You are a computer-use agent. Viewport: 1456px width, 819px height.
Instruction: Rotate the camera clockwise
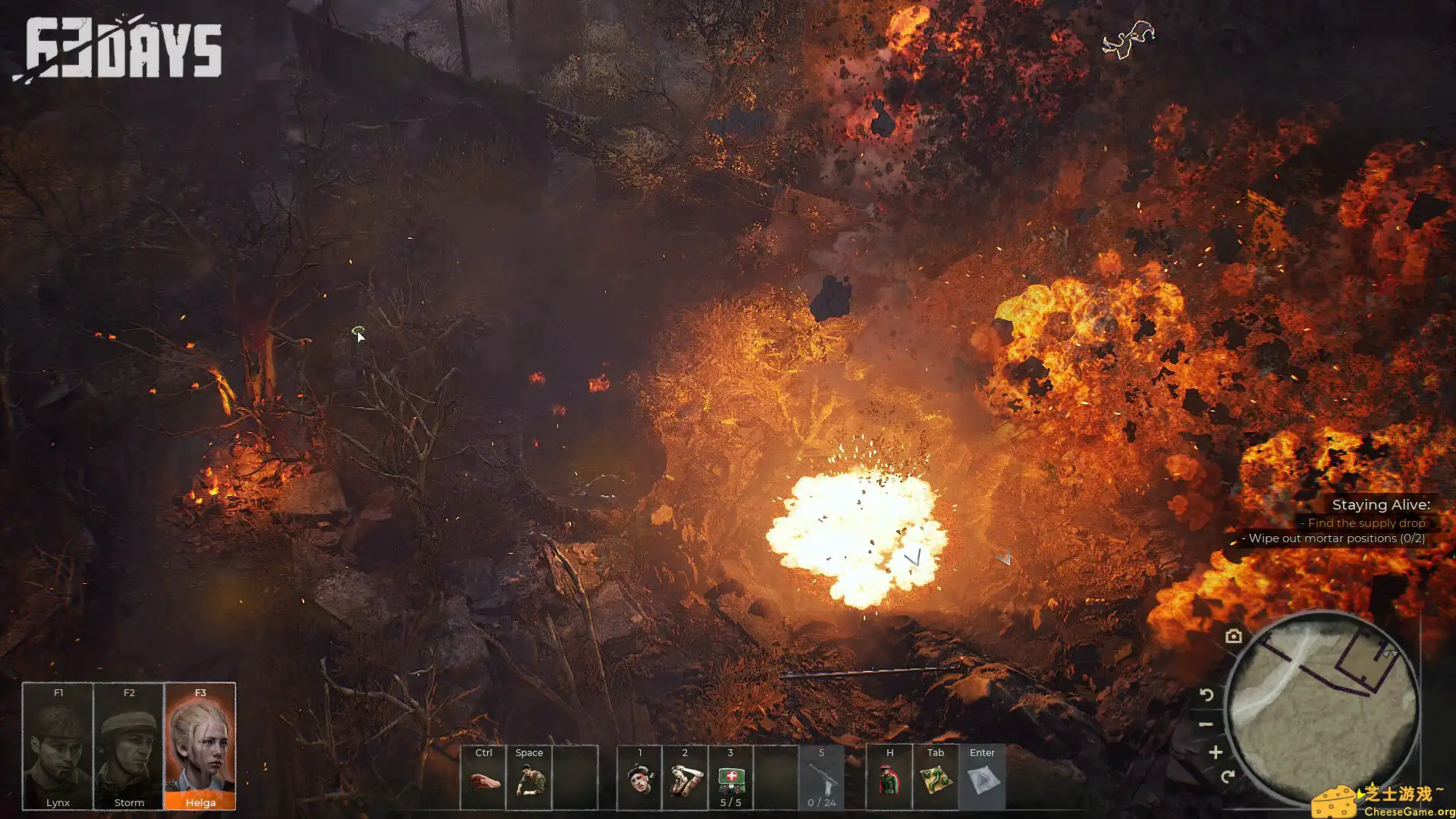point(1228,777)
